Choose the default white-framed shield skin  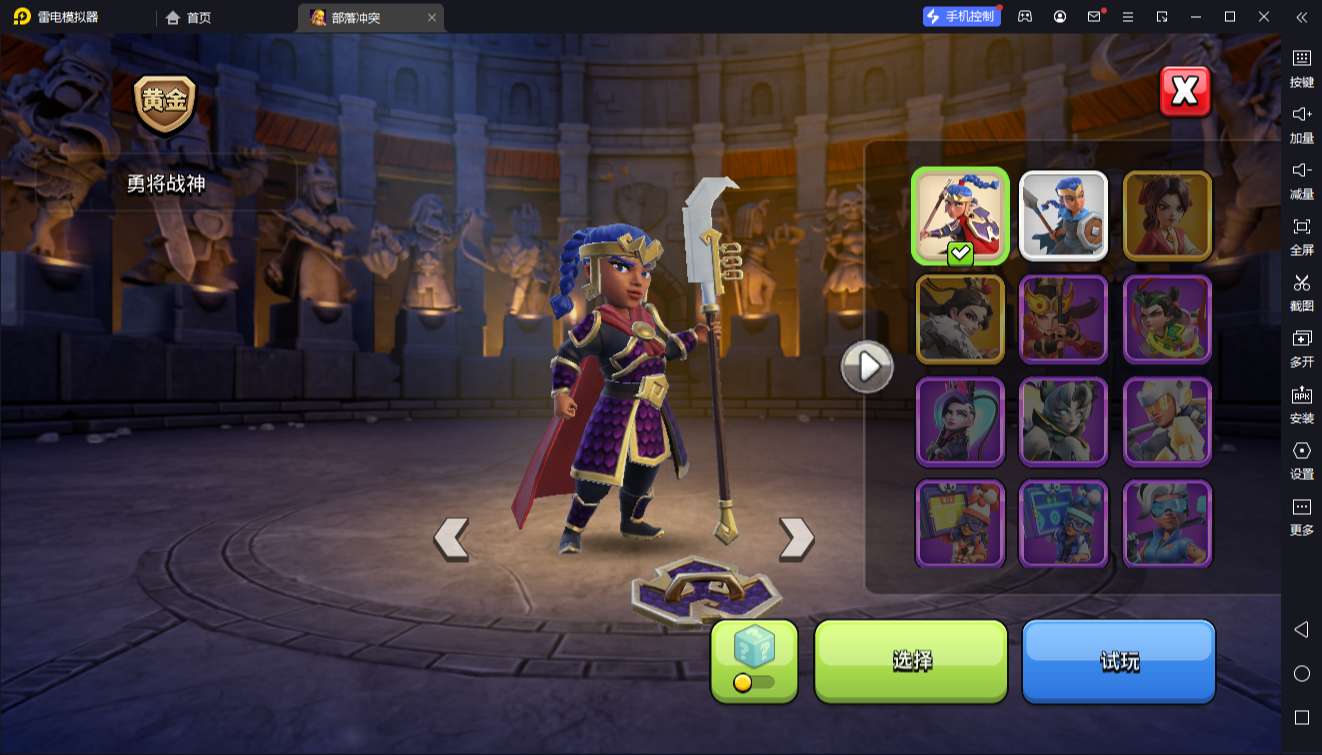(x=1063, y=216)
